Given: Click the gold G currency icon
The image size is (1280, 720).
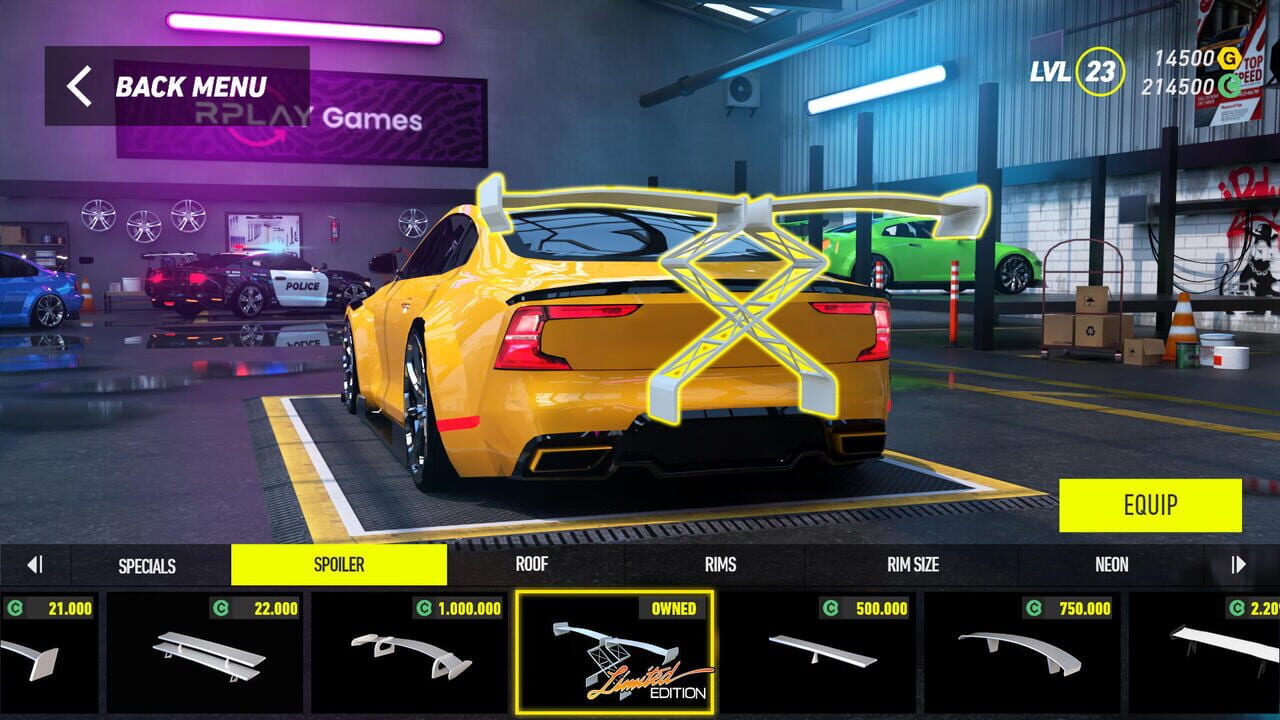Looking at the screenshot, I should [x=1229, y=59].
